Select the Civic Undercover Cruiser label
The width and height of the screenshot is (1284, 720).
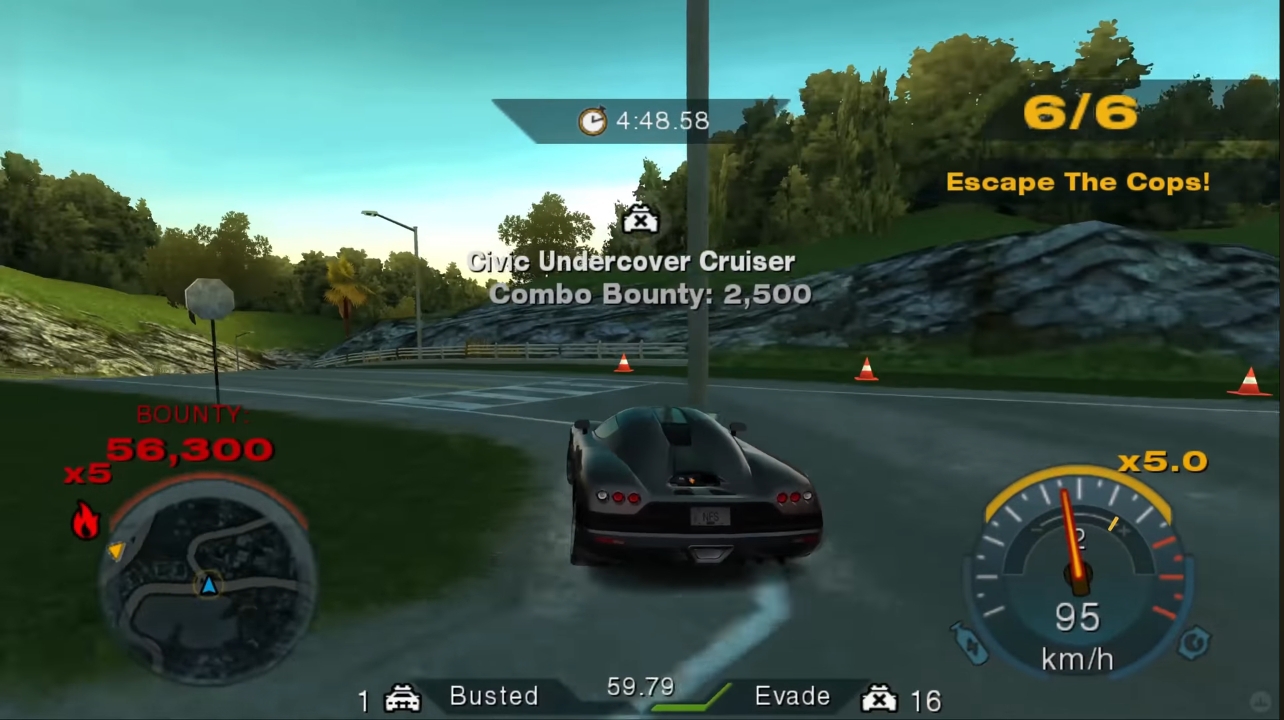tap(631, 261)
